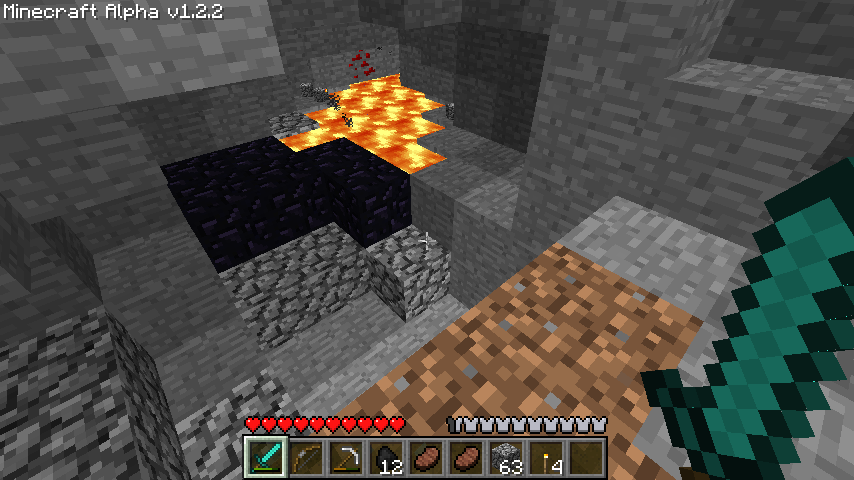
Task: Pick the cobblestone stack of 63
Action: point(506,457)
